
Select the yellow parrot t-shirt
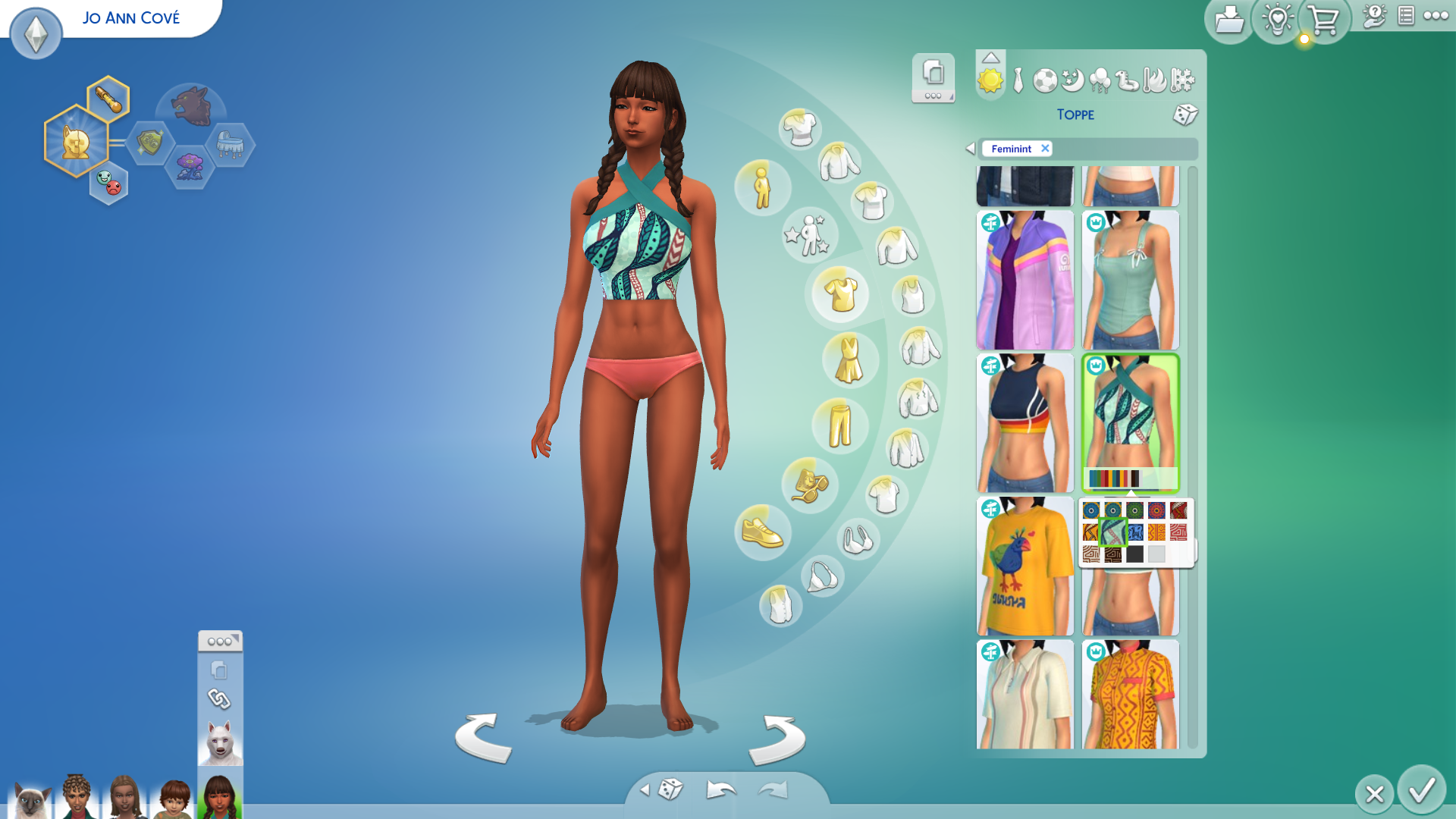pos(1025,566)
